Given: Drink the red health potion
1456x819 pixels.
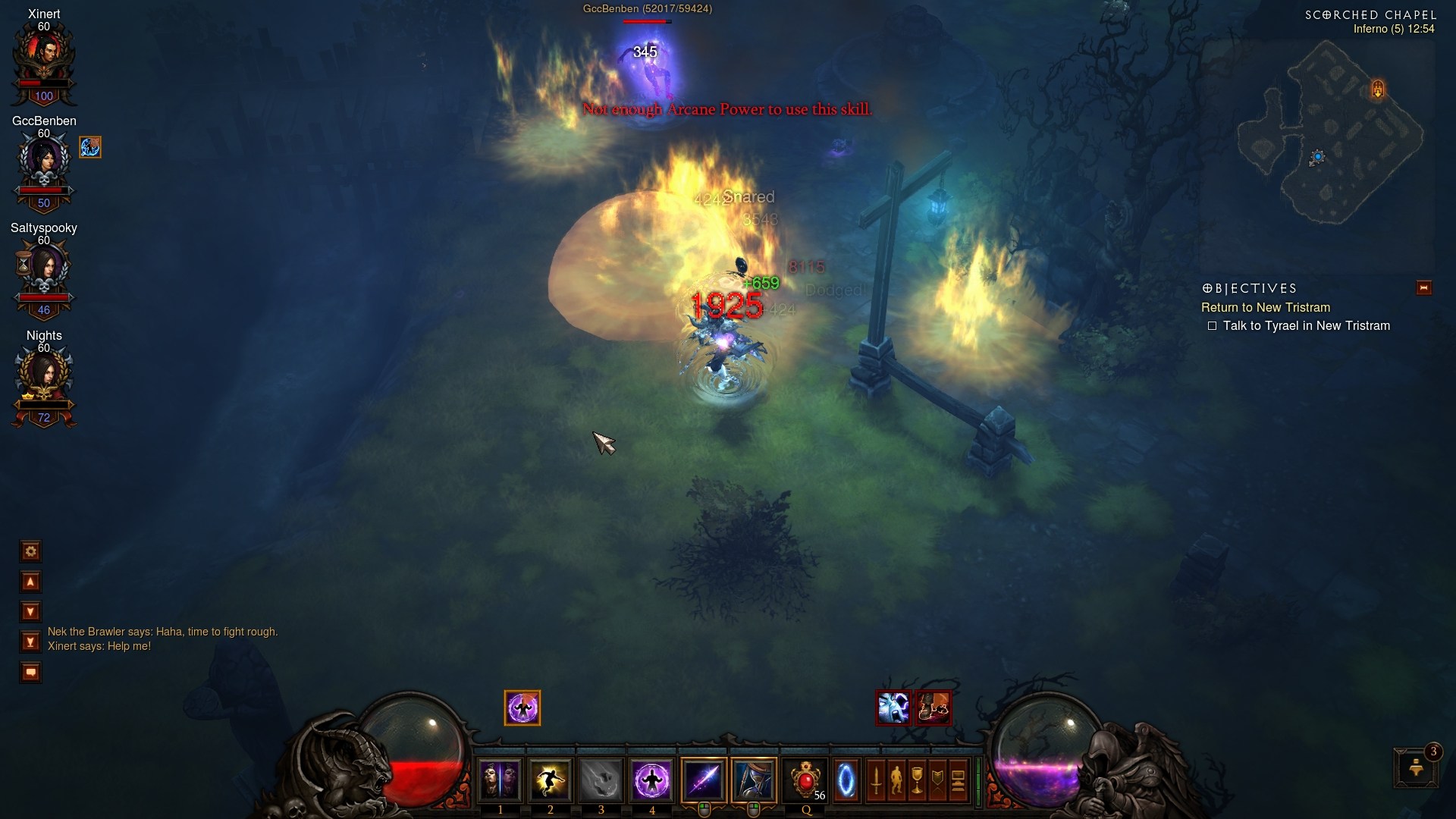Looking at the screenshot, I should click(x=805, y=780).
